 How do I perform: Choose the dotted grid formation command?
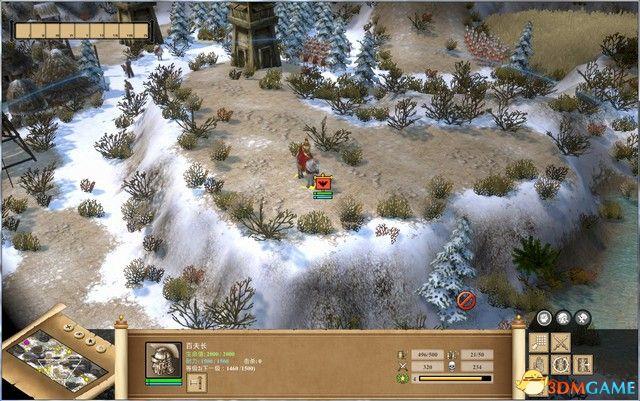pyautogui.click(x=539, y=343)
